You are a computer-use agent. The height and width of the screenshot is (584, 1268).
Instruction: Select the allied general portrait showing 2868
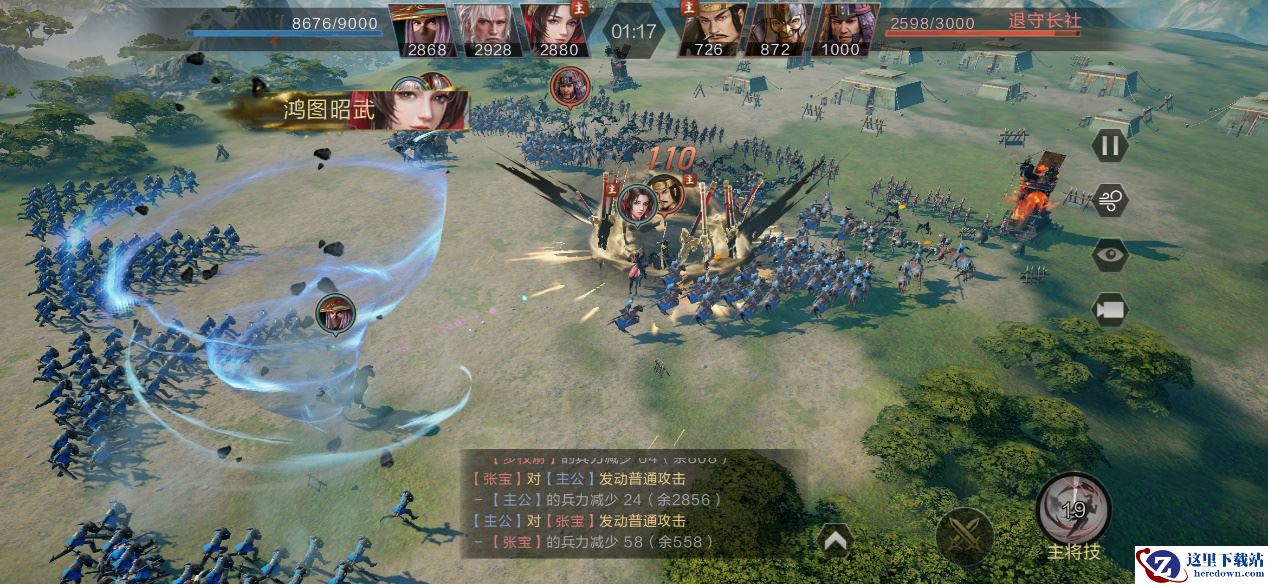tap(420, 30)
